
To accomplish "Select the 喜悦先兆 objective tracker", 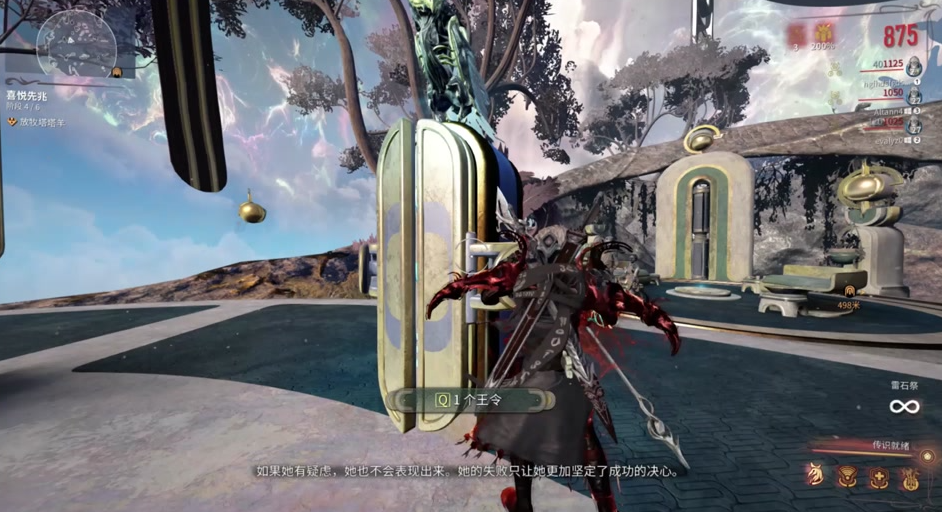I will pyautogui.click(x=27, y=95).
